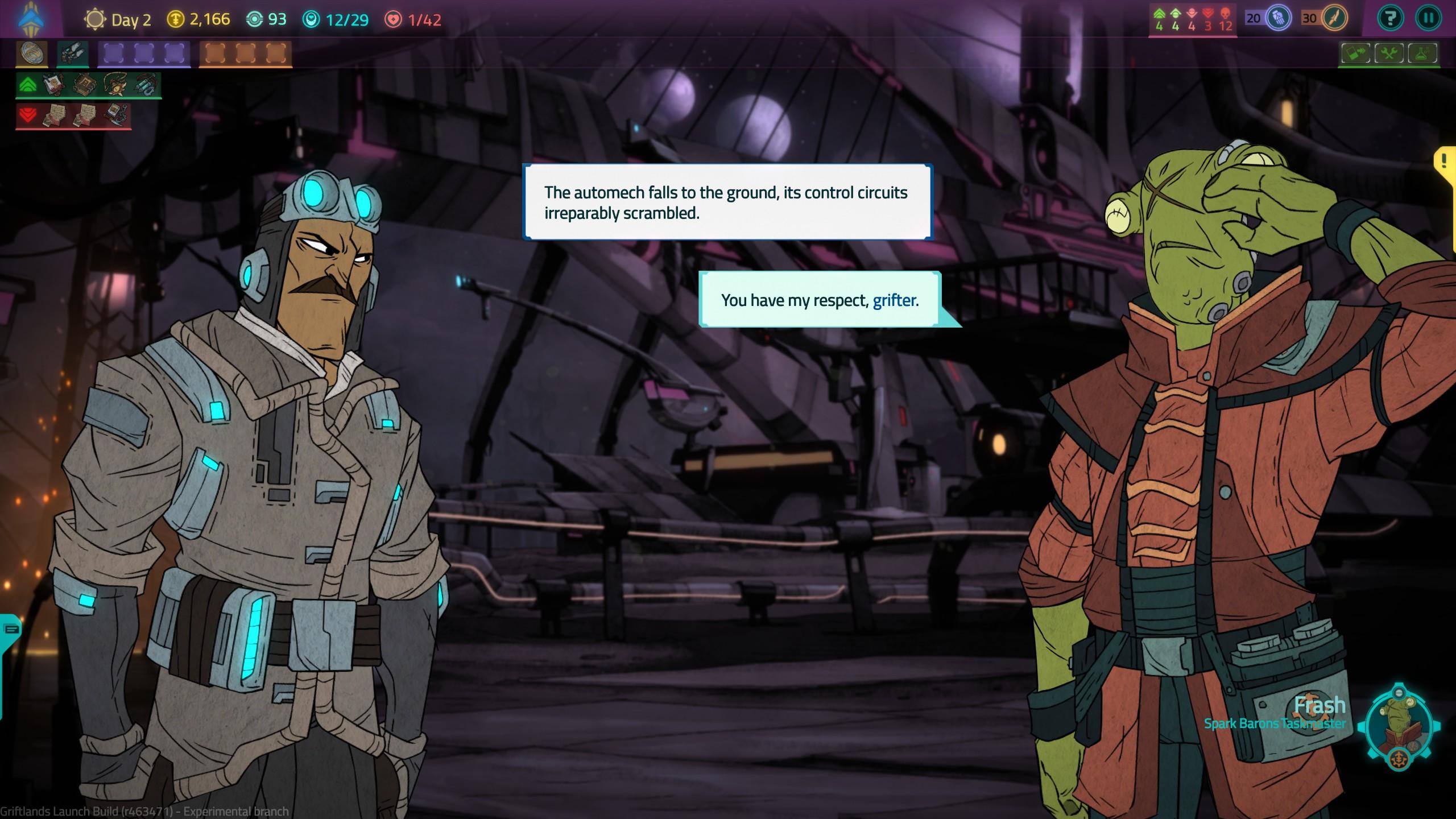Open the question mark help button
The image size is (1456, 819).
point(1390,19)
